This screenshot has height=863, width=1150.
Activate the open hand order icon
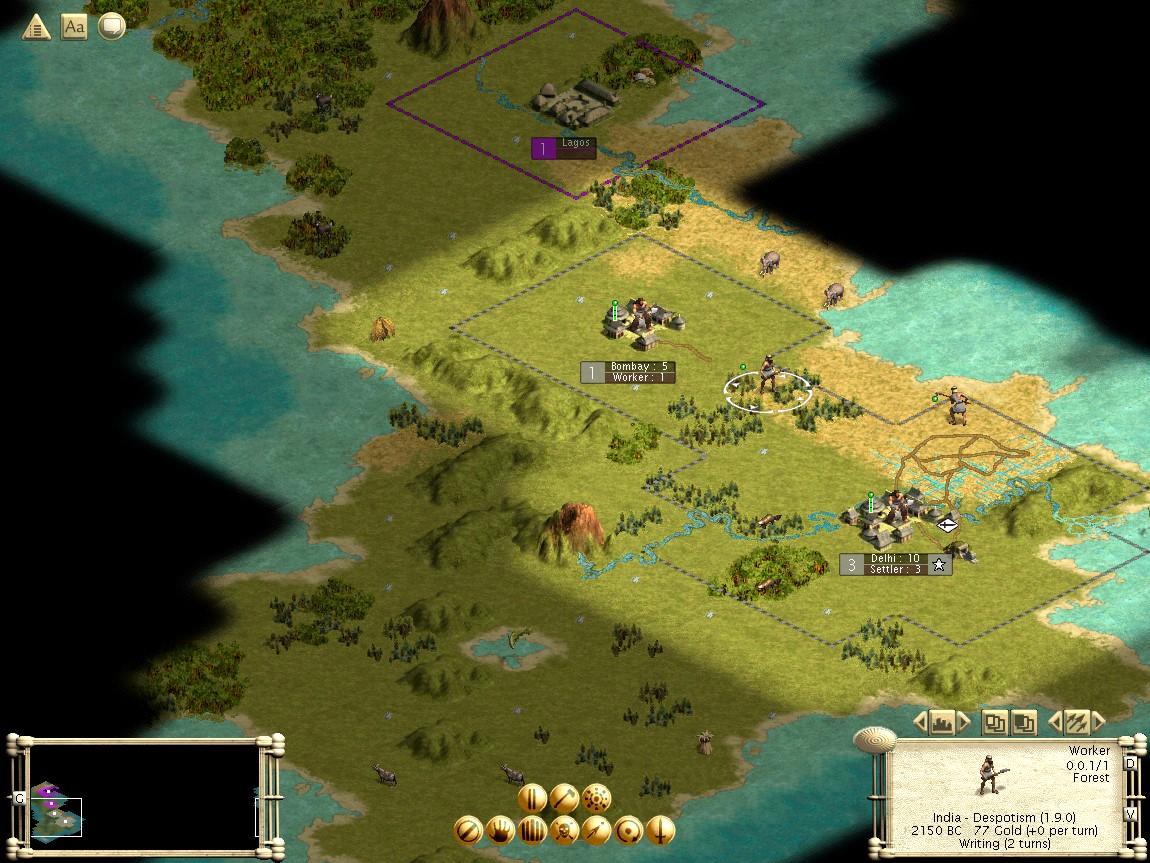(500, 830)
